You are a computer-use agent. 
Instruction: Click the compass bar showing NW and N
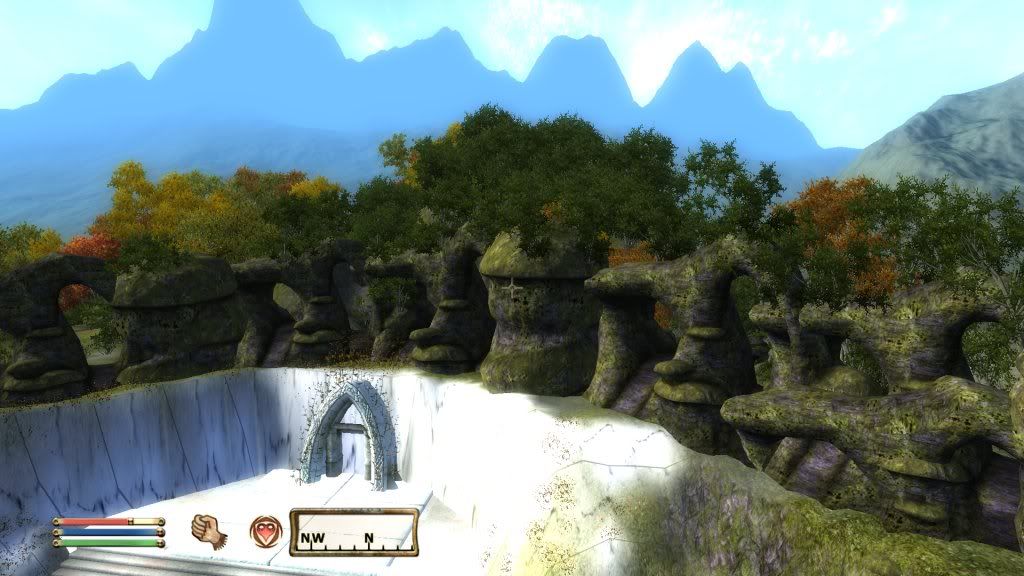(354, 532)
